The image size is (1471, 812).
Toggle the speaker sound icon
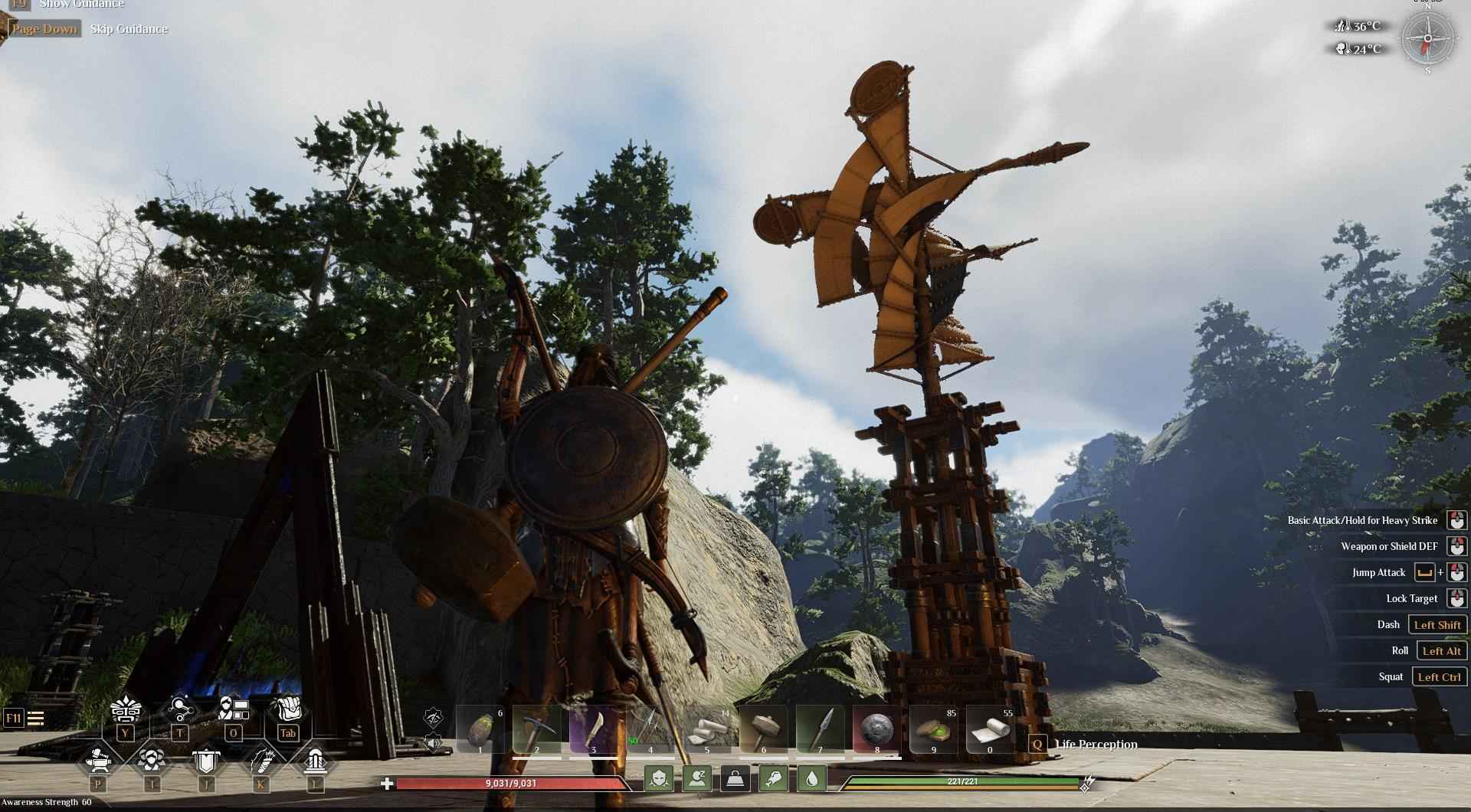coord(434,742)
